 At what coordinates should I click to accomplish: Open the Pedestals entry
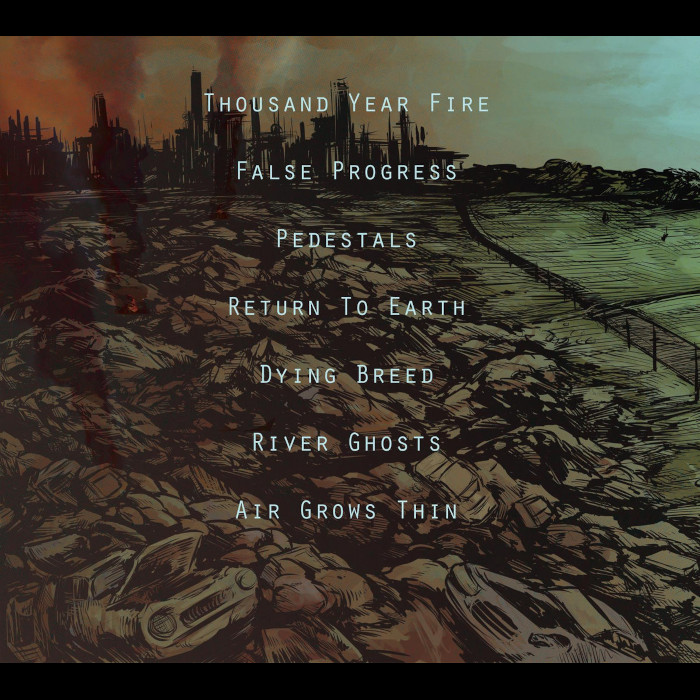click(347, 239)
